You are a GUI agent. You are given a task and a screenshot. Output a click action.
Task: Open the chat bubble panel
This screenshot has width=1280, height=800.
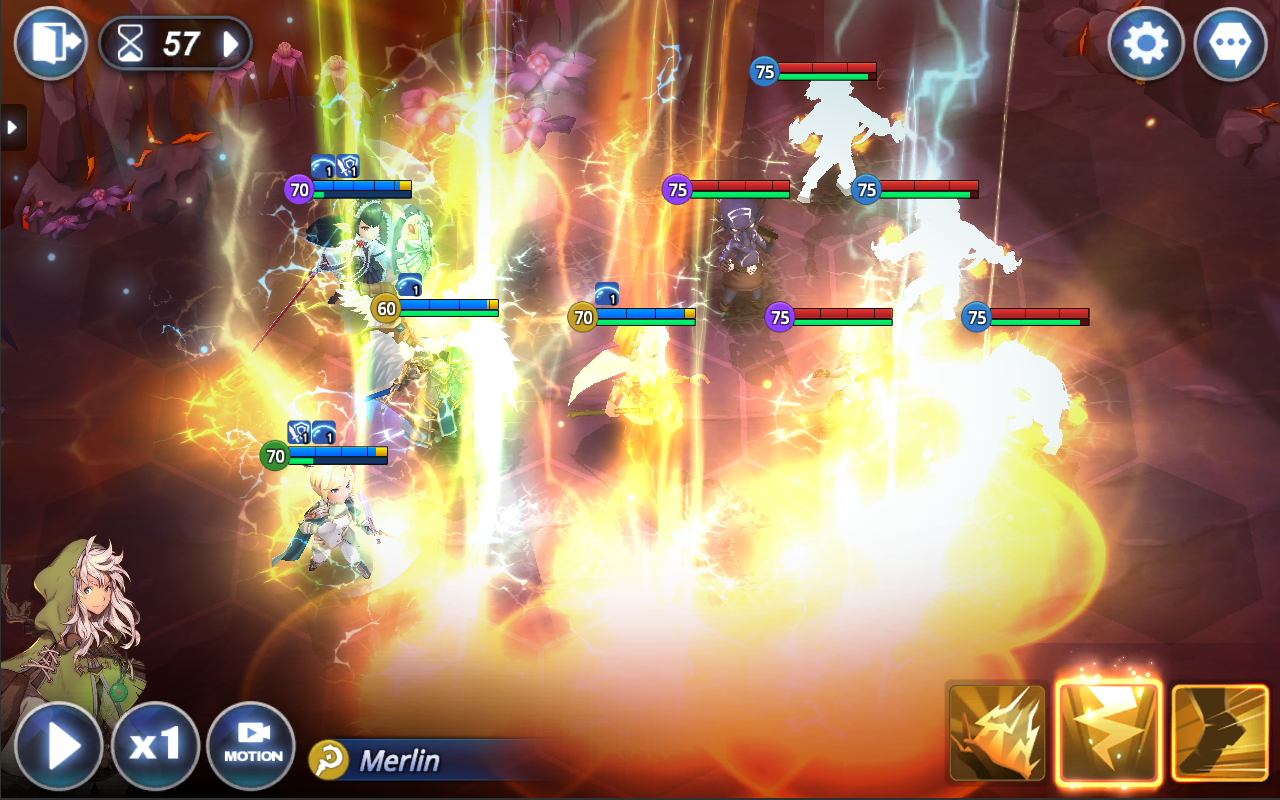click(x=1230, y=44)
